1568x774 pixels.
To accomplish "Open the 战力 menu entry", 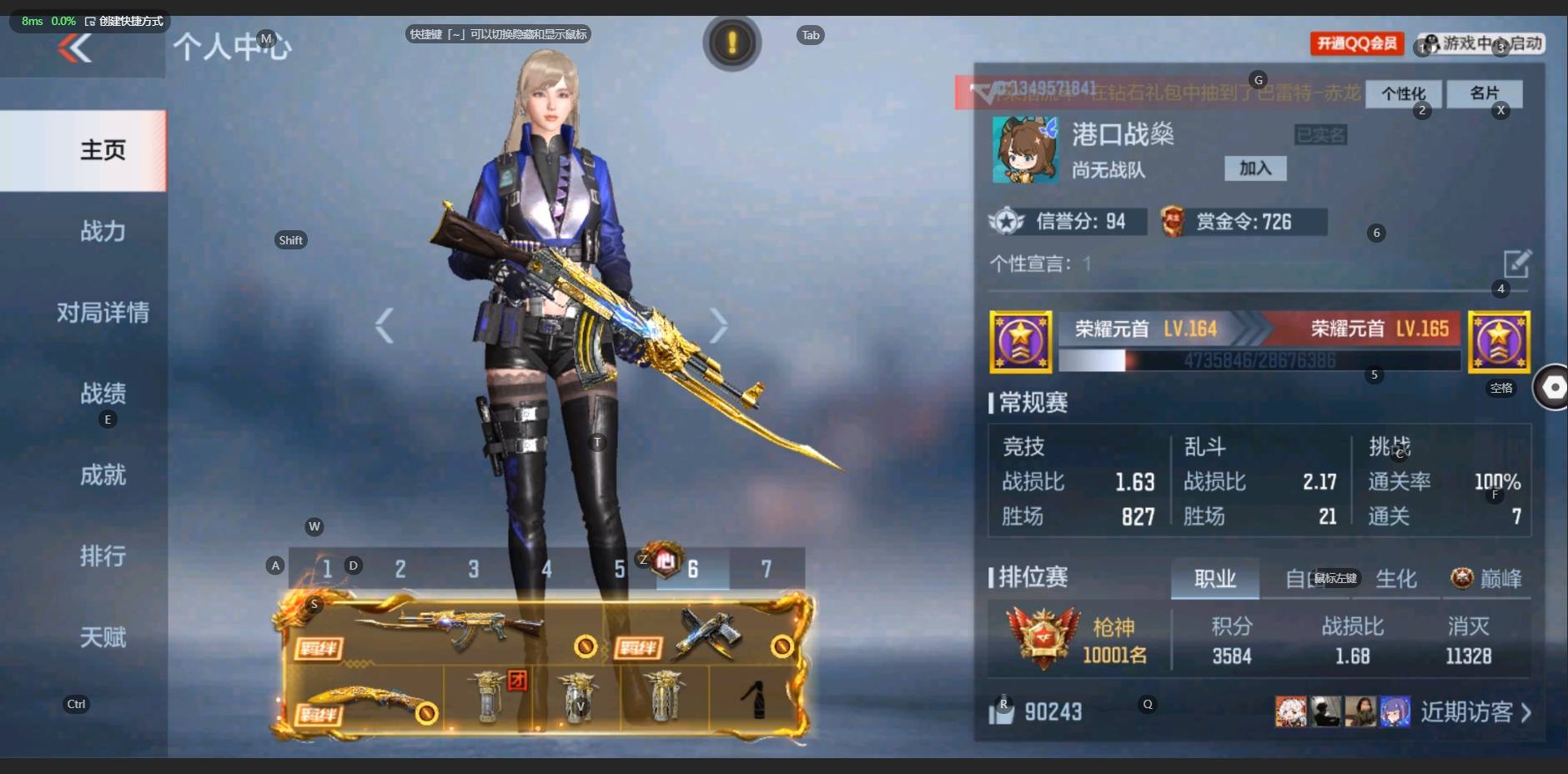I will coord(103,231).
